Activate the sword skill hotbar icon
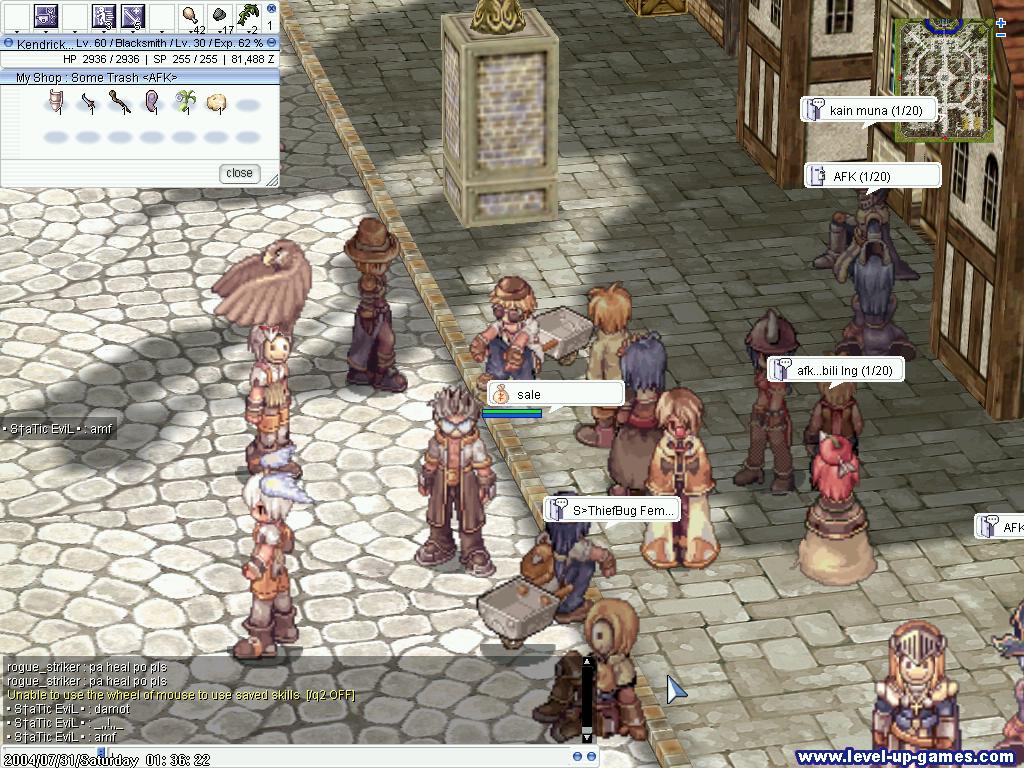The image size is (1024, 768). coord(133,16)
